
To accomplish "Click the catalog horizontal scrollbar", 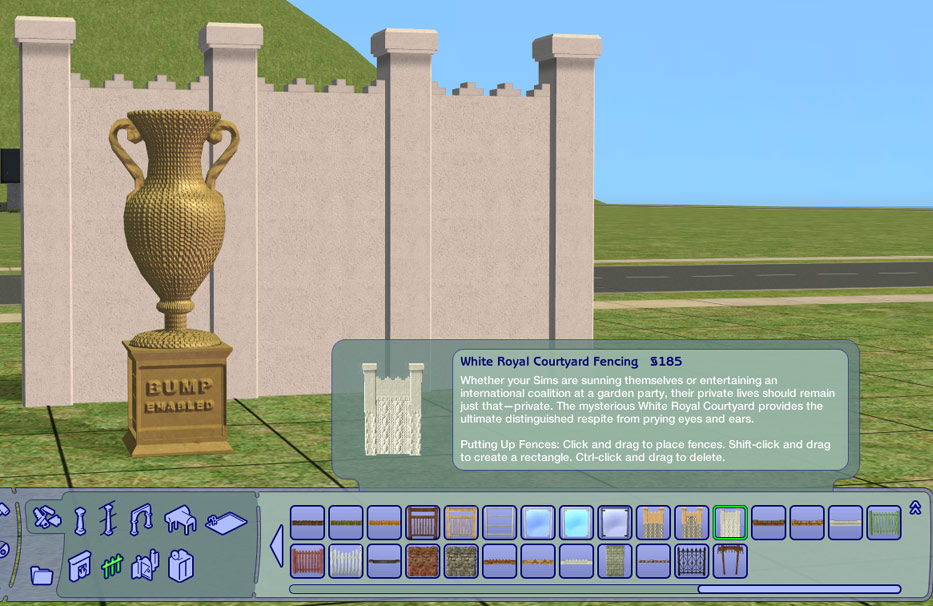I will click(798, 589).
